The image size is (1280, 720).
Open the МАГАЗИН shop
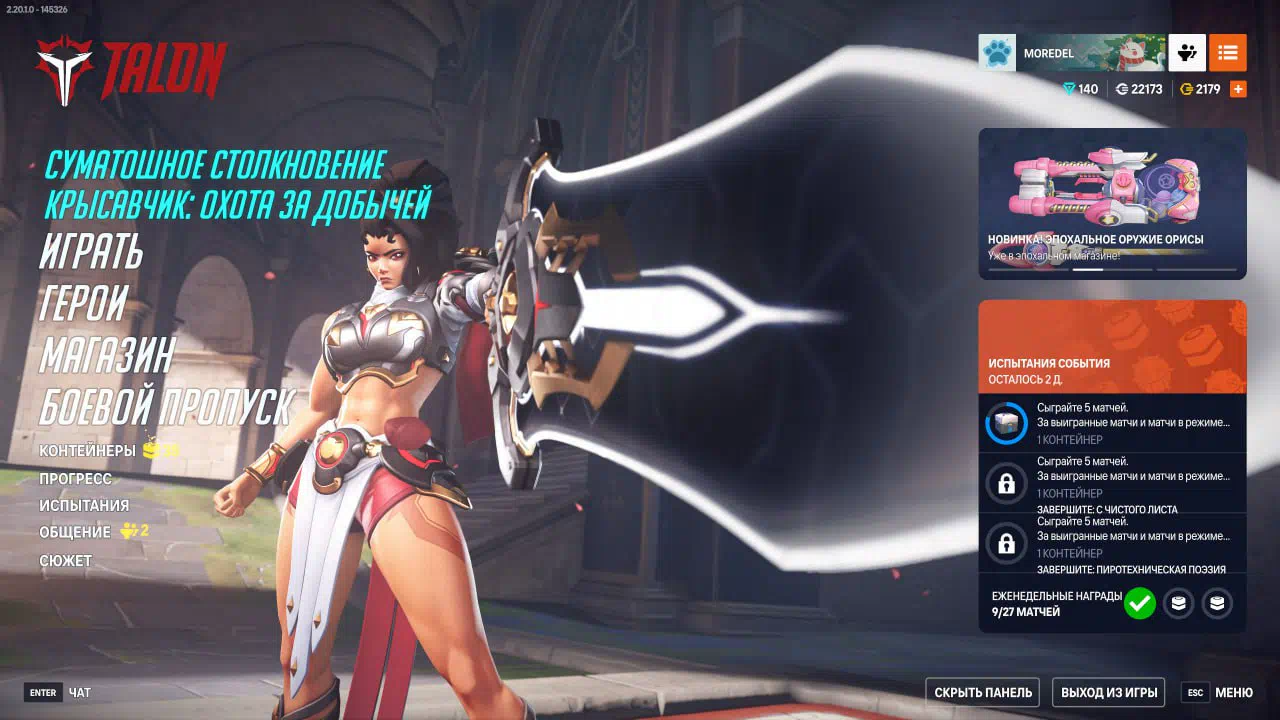tap(107, 354)
